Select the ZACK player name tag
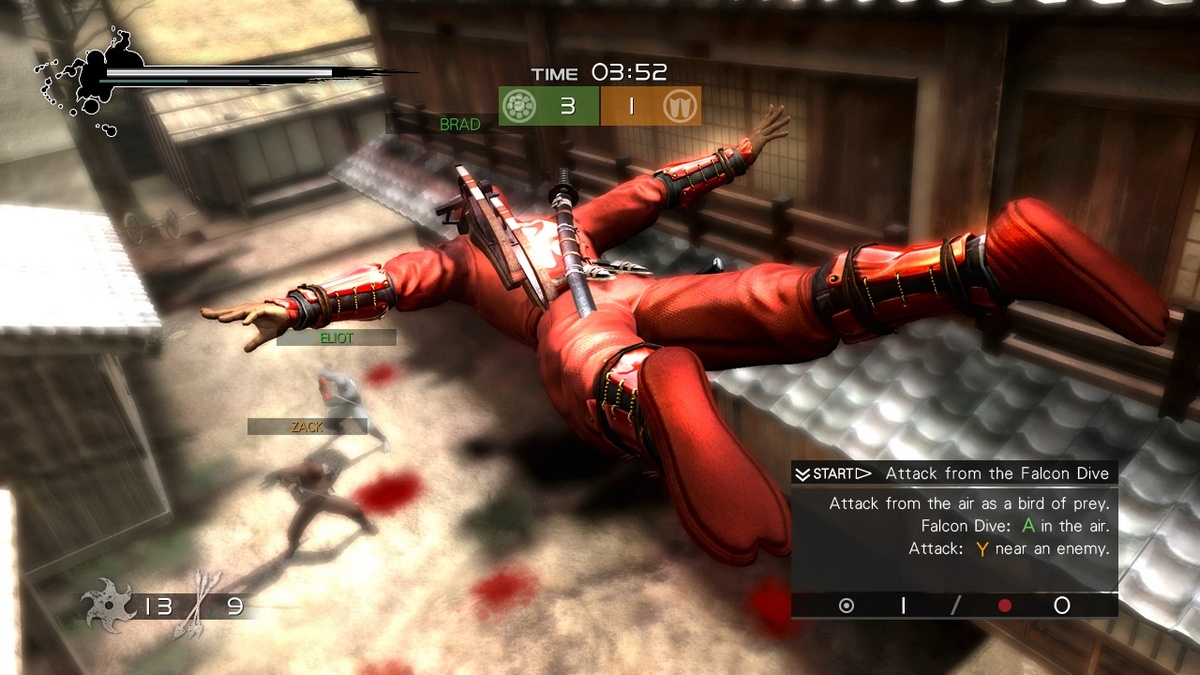1200x675 pixels. click(x=307, y=427)
